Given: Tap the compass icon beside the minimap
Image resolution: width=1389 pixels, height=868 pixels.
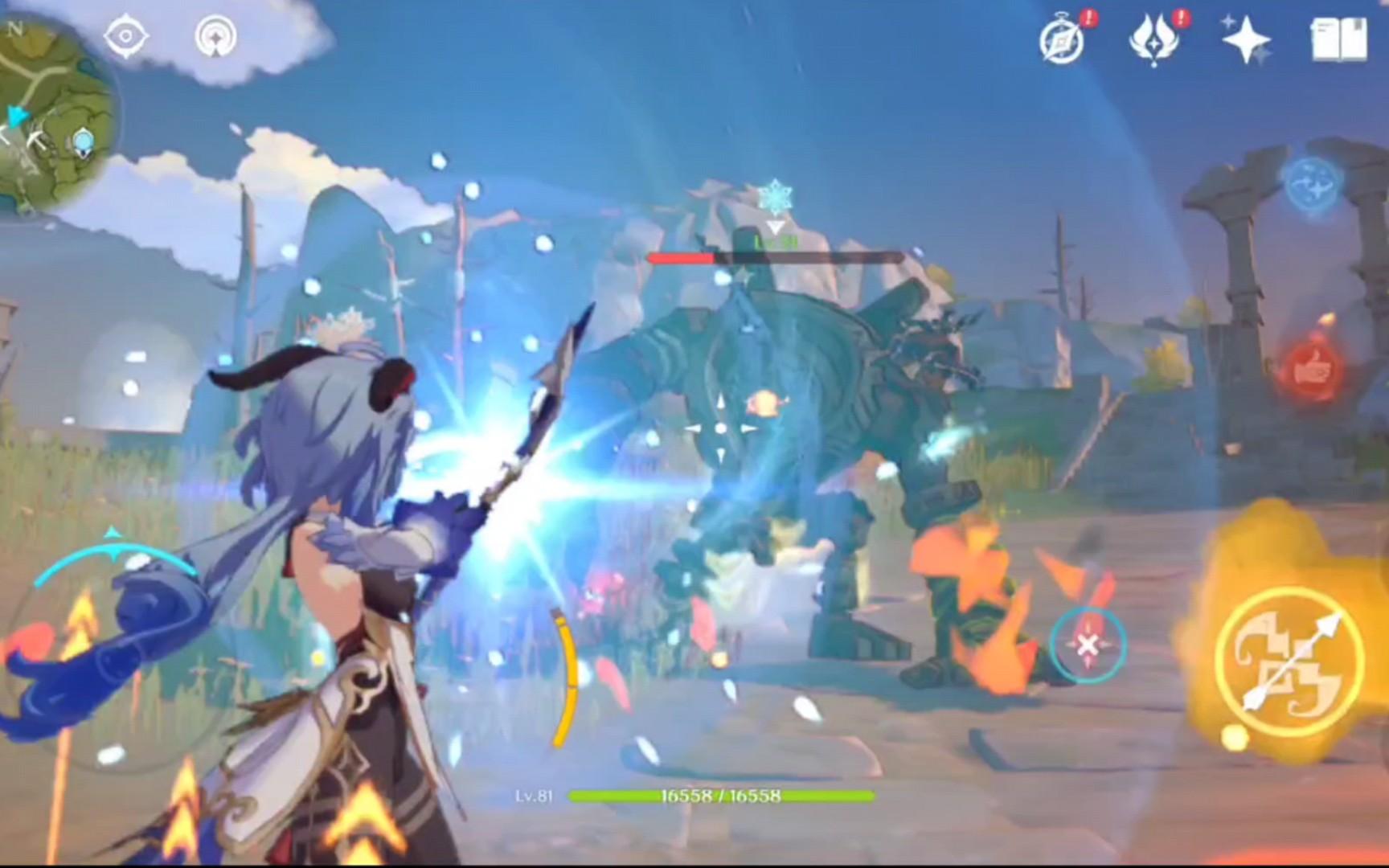Looking at the screenshot, I should (125, 34).
